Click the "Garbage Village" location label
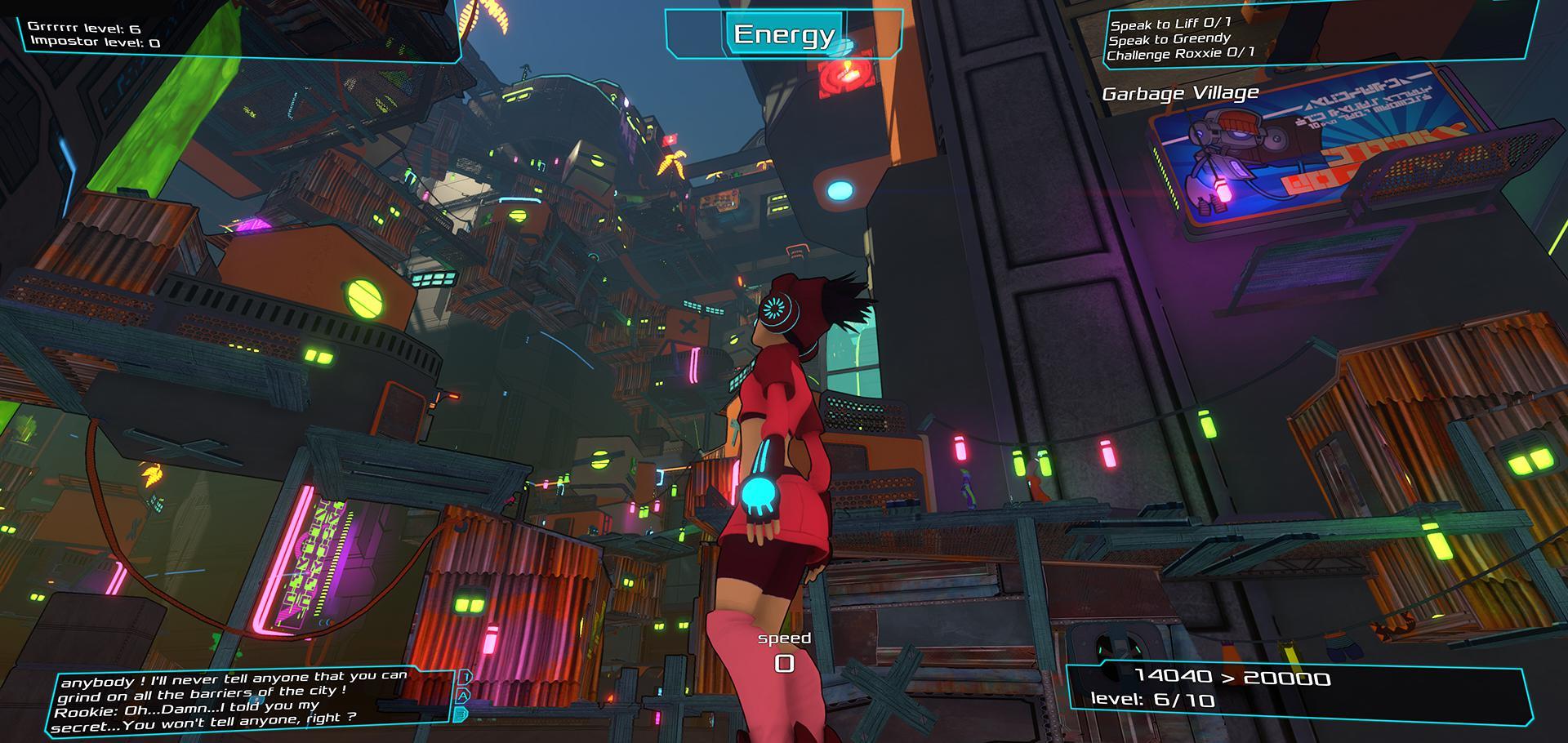1568x743 pixels. tap(1180, 92)
